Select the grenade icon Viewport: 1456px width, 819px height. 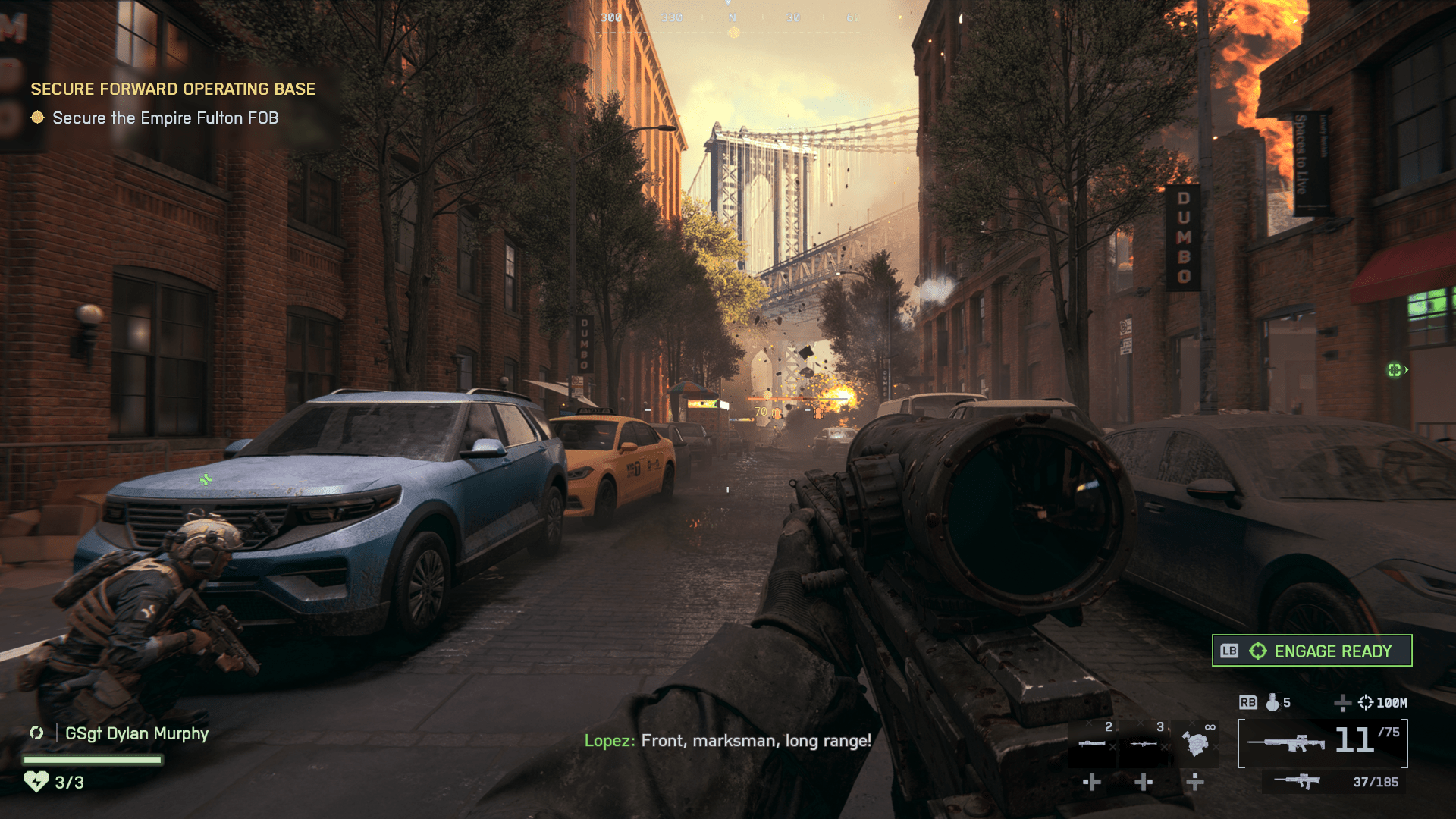coord(1272,703)
